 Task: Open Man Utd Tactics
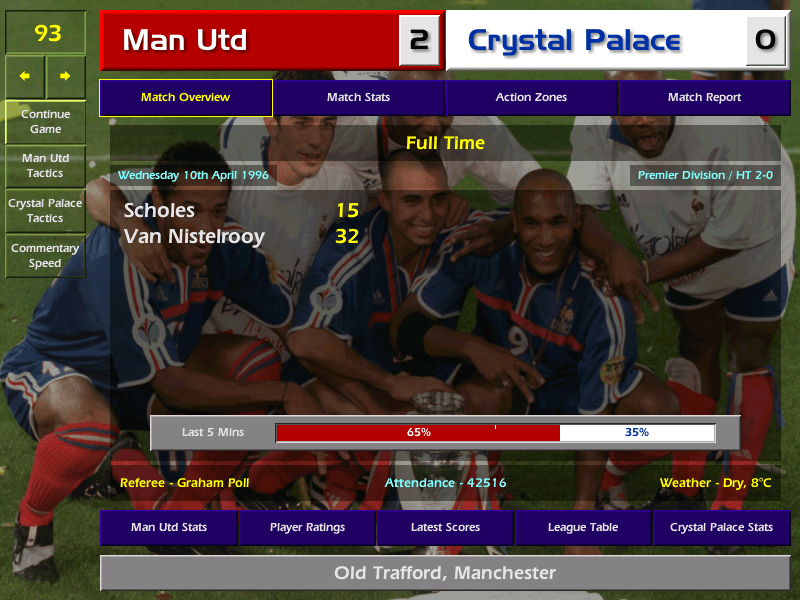45,166
